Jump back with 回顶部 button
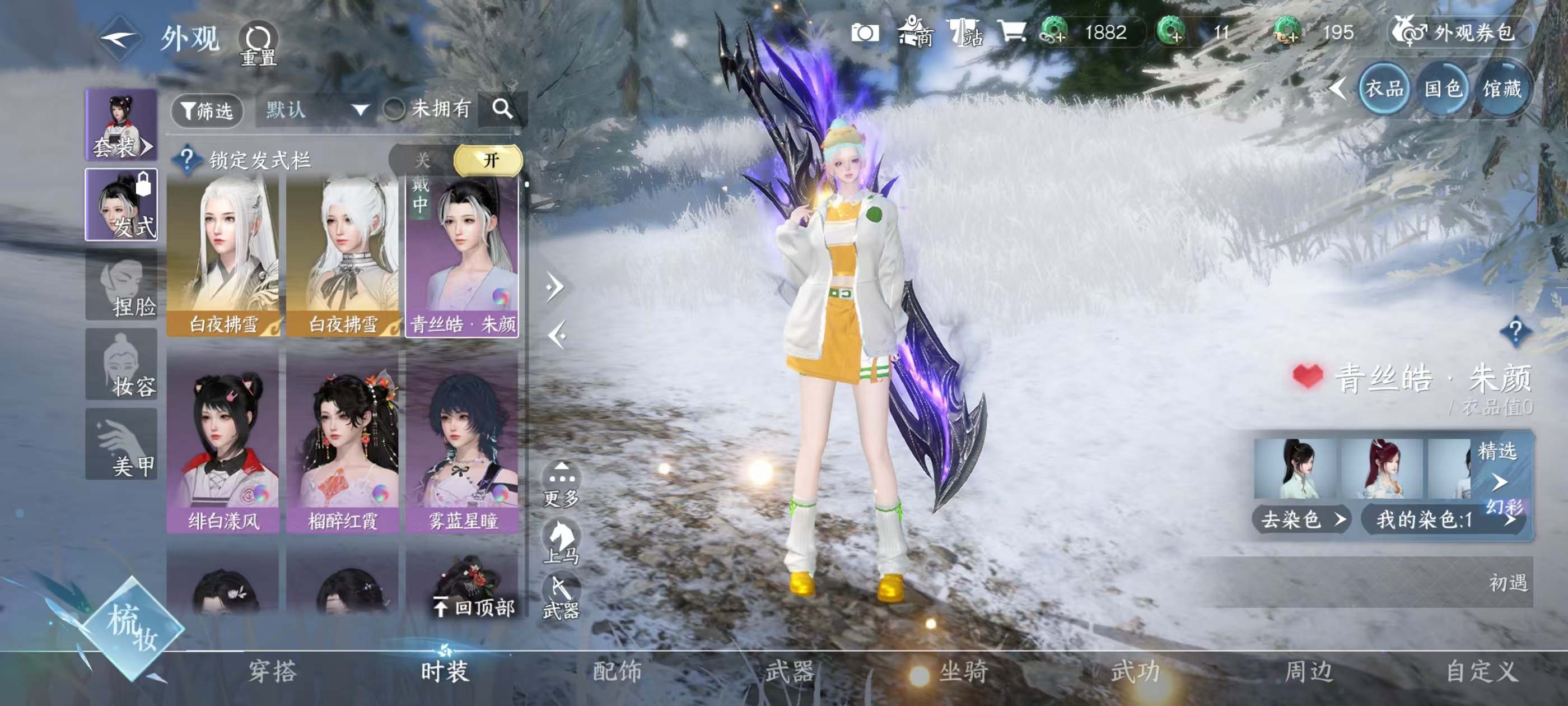1568x706 pixels. pyautogui.click(x=474, y=607)
